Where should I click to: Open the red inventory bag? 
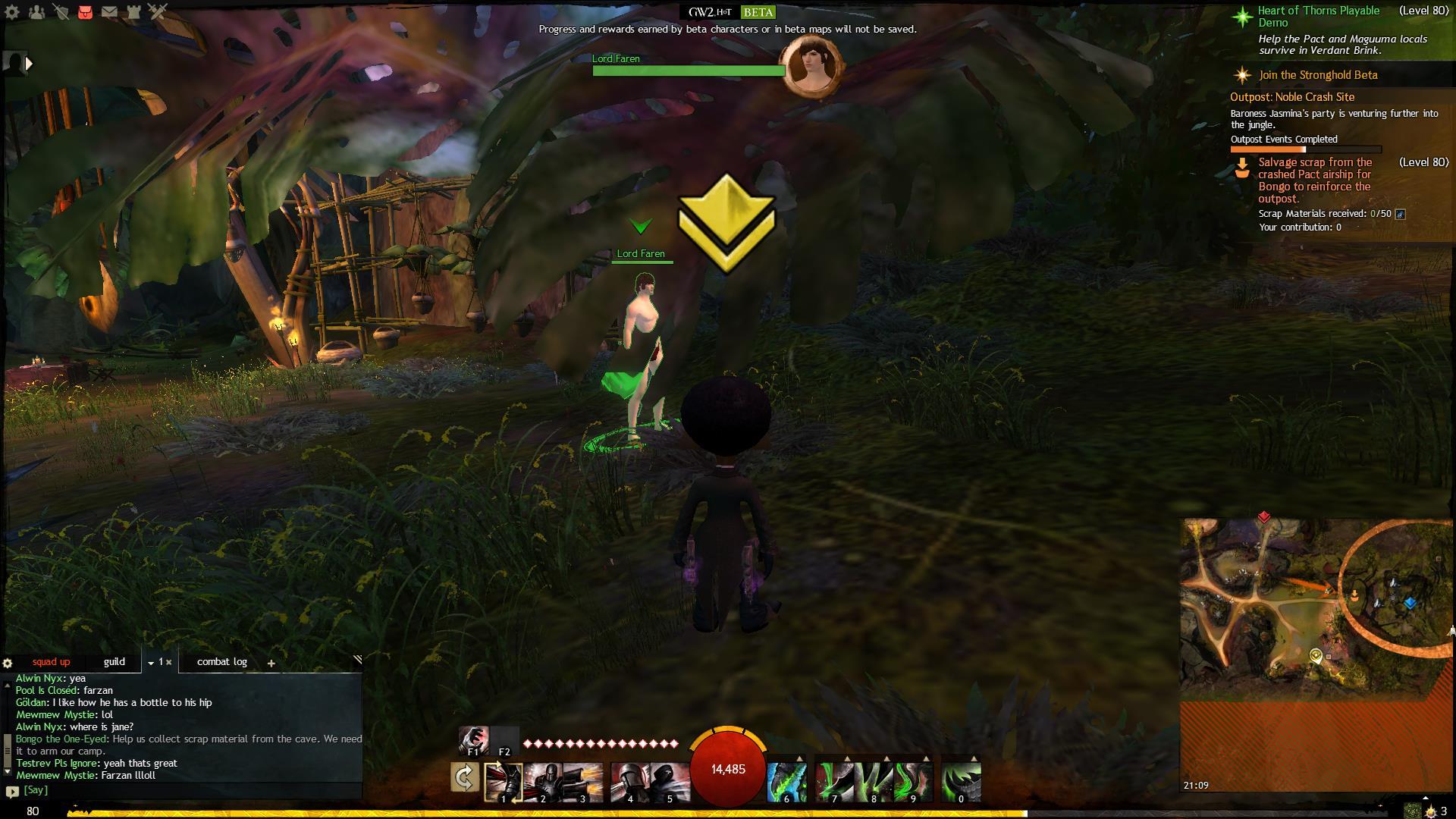pyautogui.click(x=85, y=12)
